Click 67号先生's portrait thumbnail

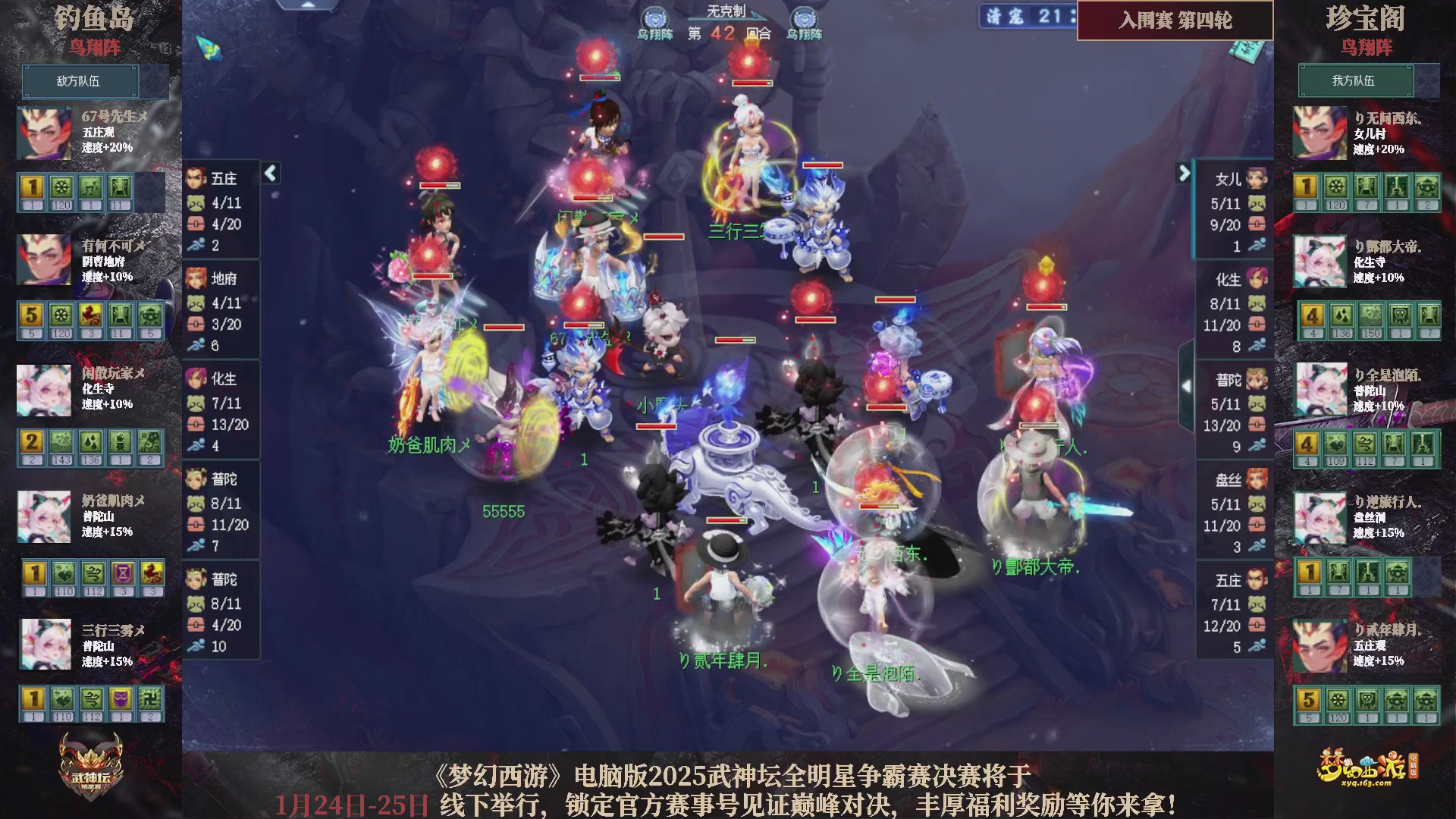click(43, 133)
